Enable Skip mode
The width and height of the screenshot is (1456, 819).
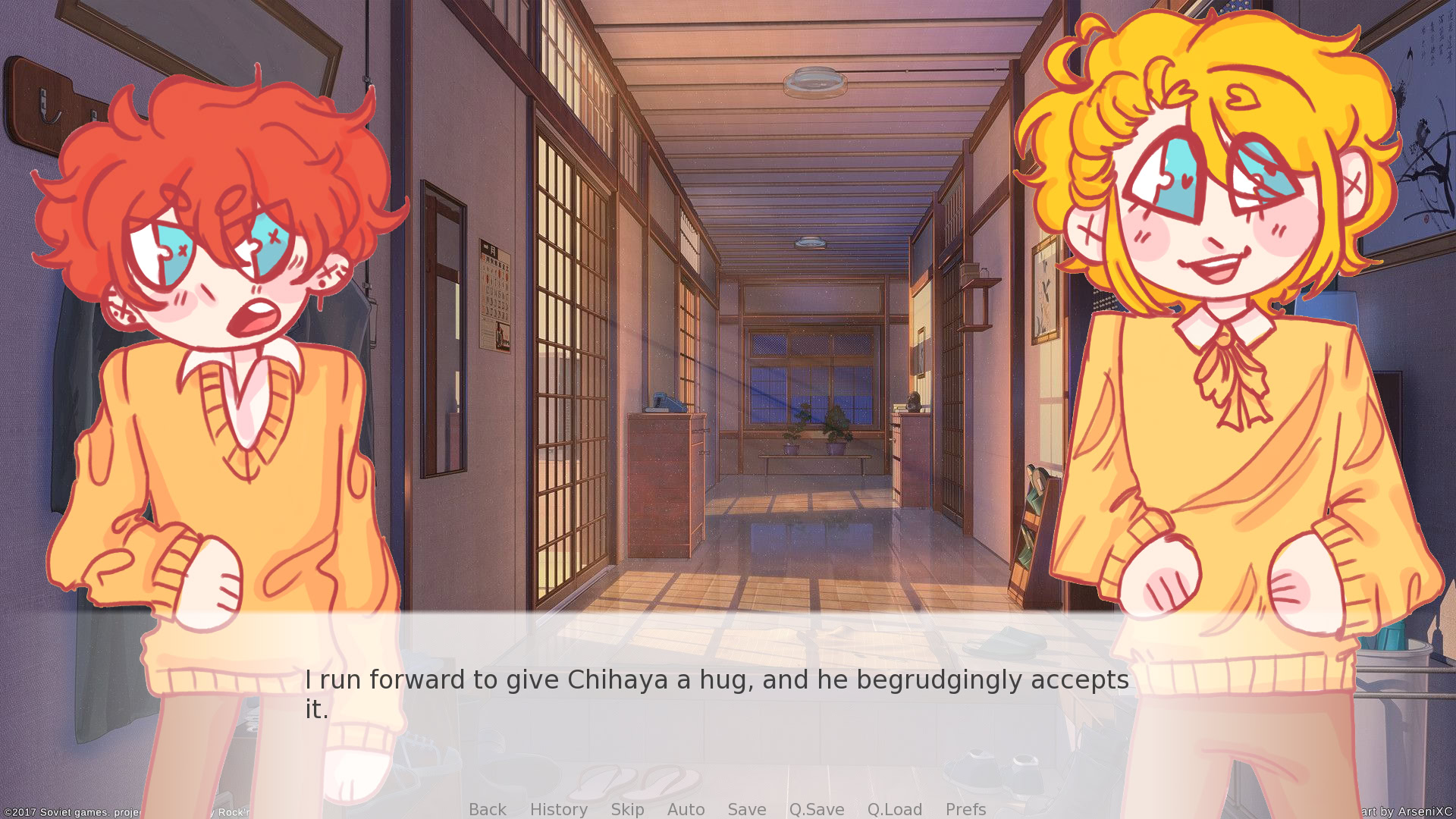point(627,810)
